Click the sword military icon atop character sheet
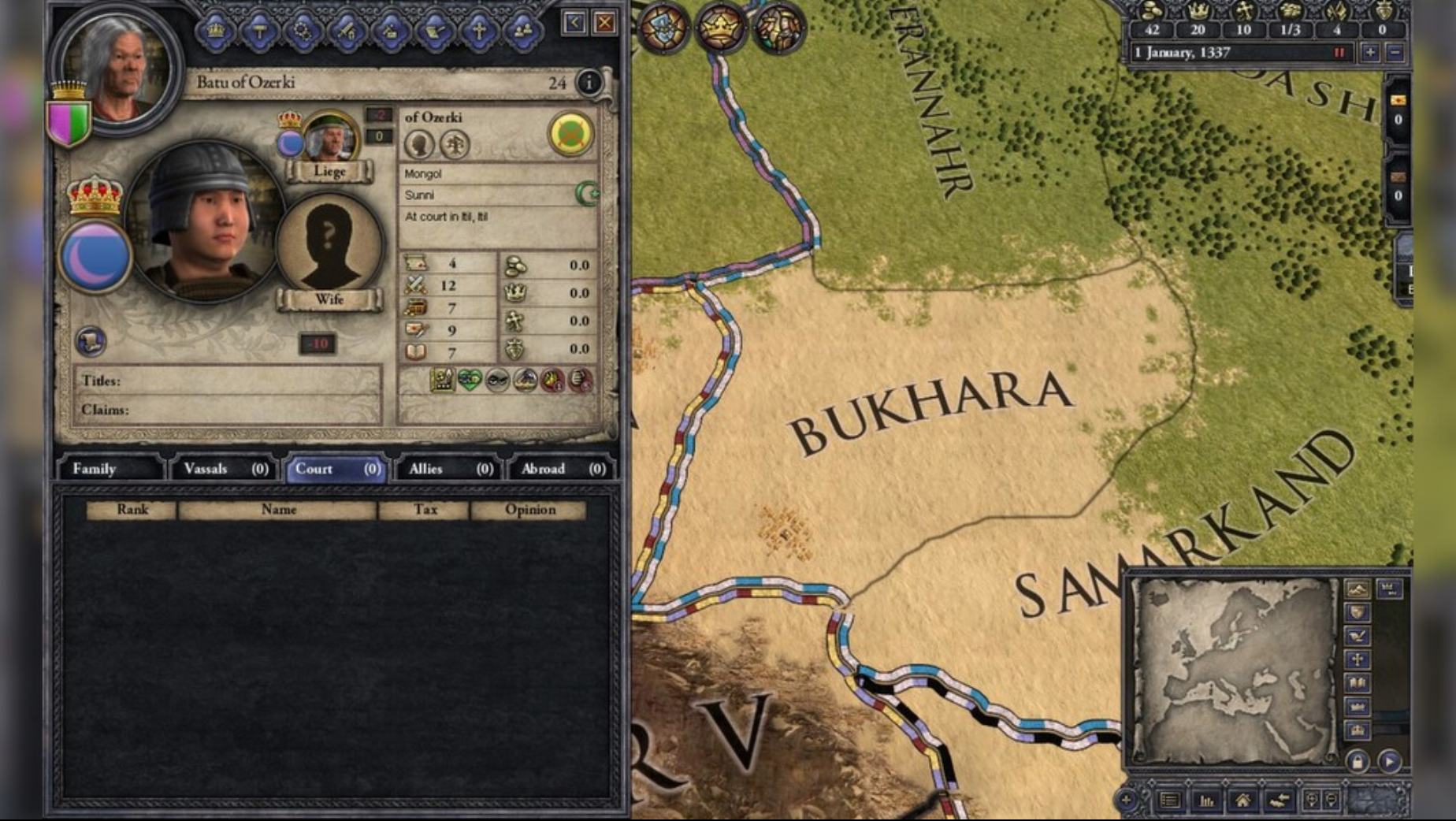The image size is (1456, 821). pyautogui.click(x=347, y=28)
